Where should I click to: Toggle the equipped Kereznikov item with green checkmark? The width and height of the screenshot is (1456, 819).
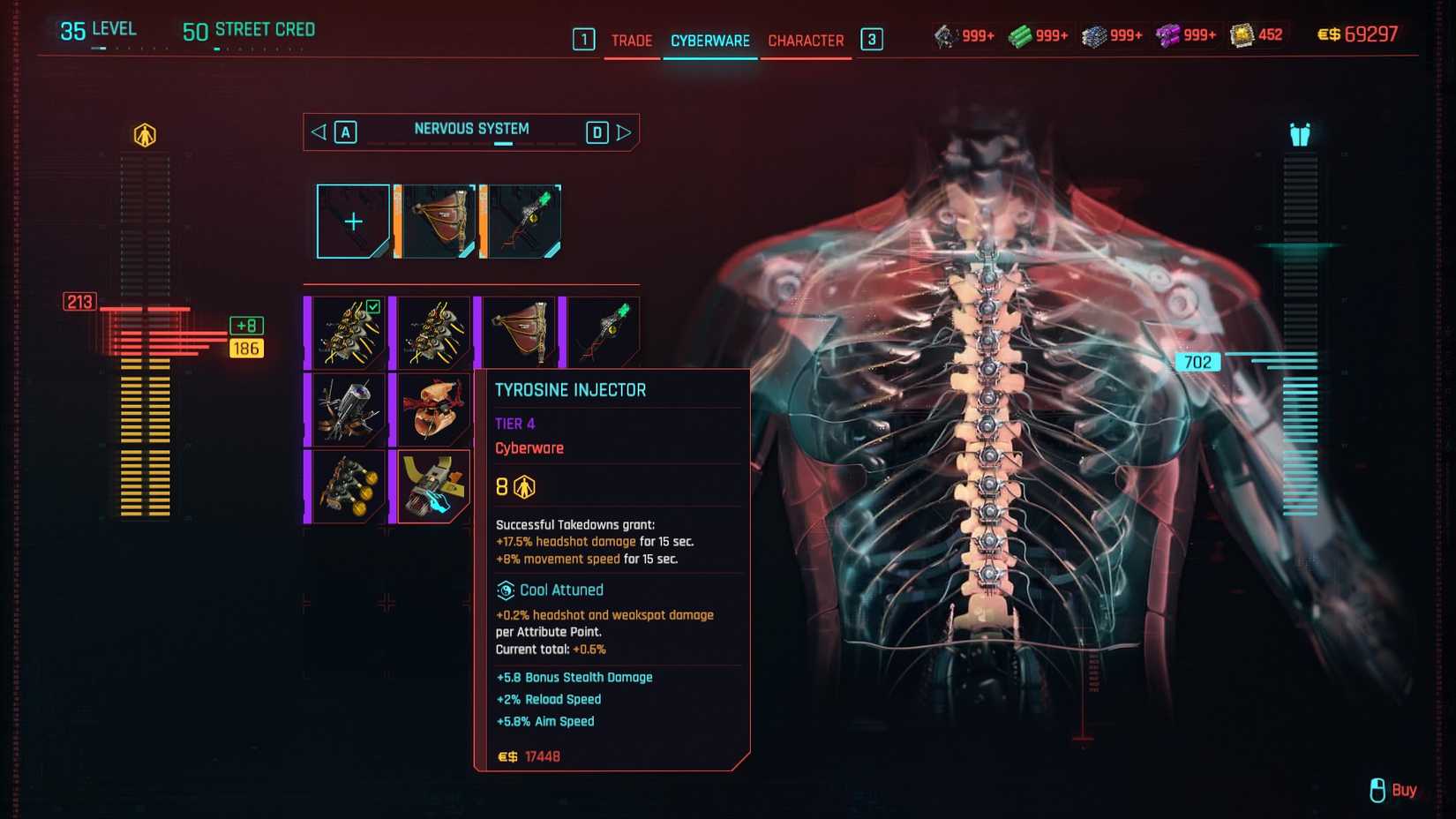click(x=348, y=329)
